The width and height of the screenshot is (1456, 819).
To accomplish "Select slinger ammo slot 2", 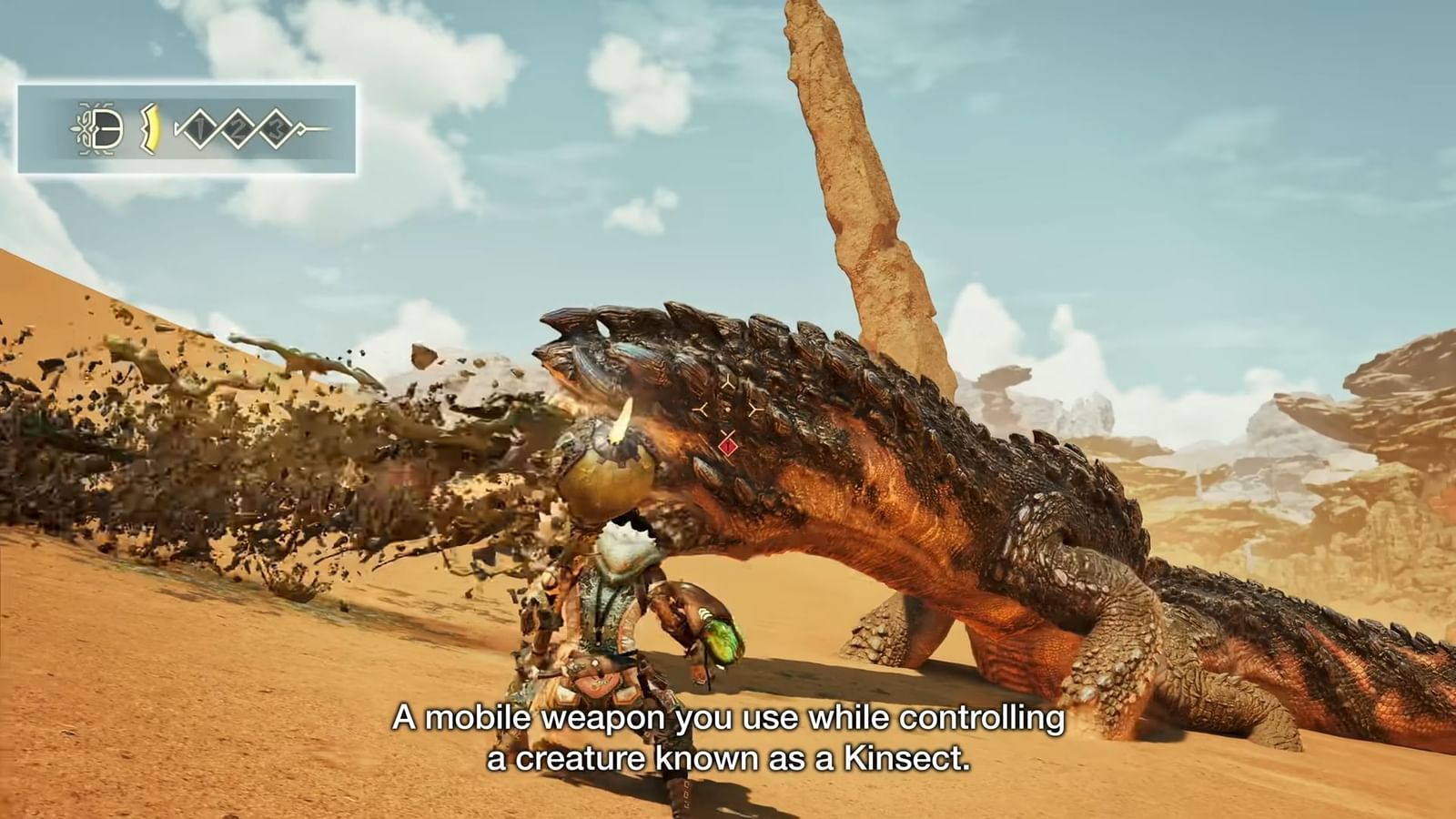I will (x=238, y=127).
